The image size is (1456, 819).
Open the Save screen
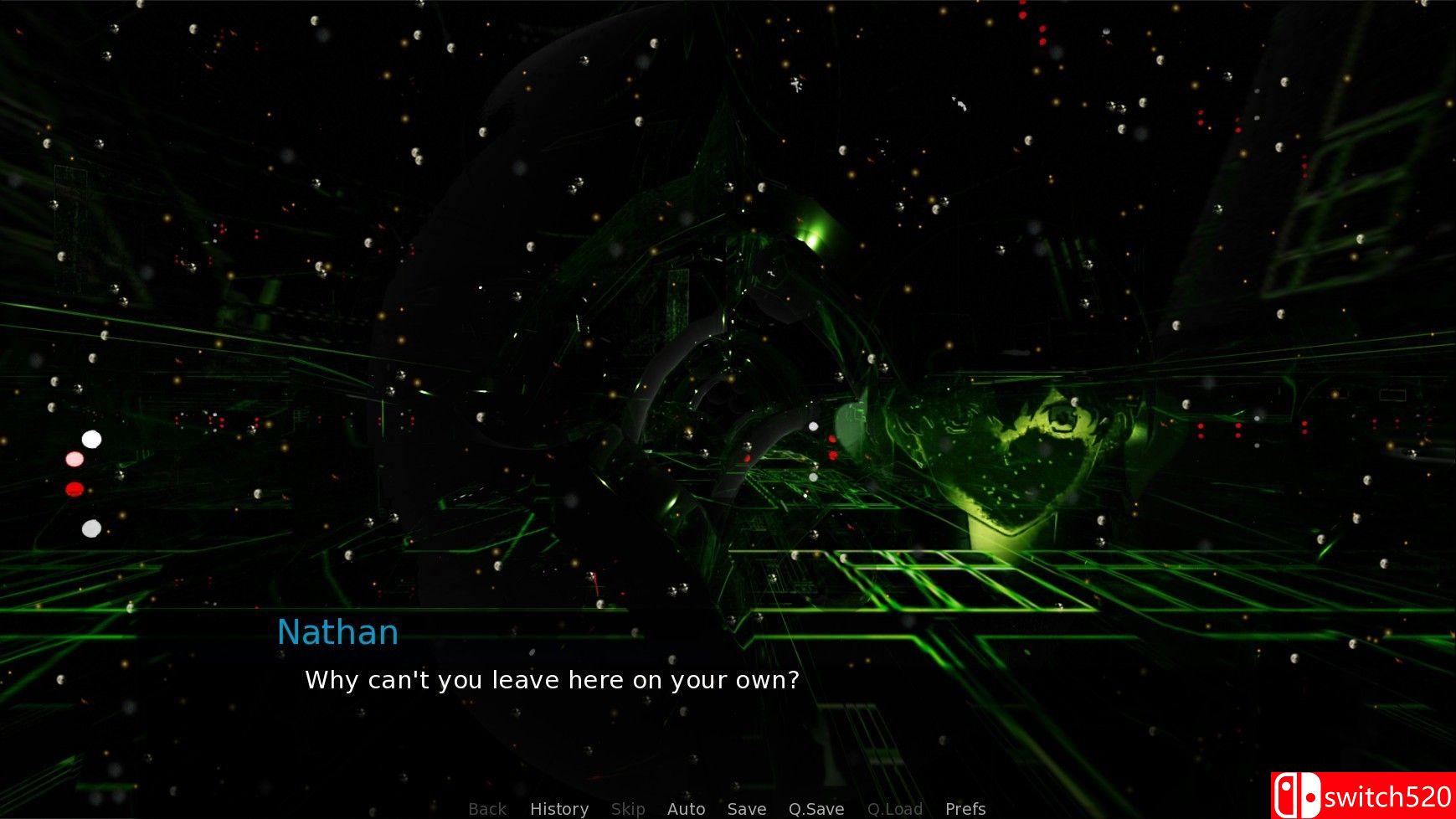pos(746,808)
